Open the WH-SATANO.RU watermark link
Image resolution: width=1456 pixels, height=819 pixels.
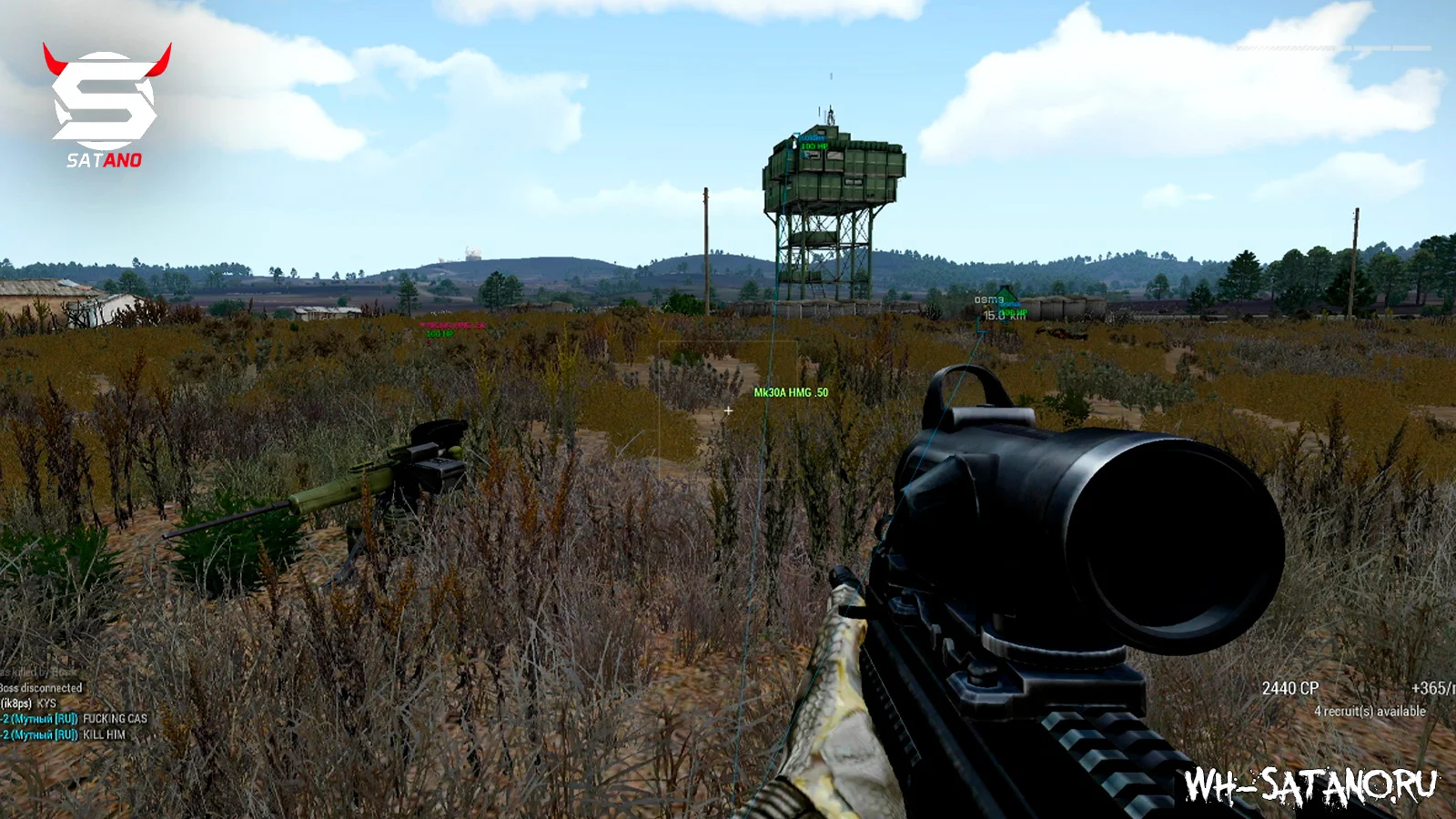pos(1310,786)
